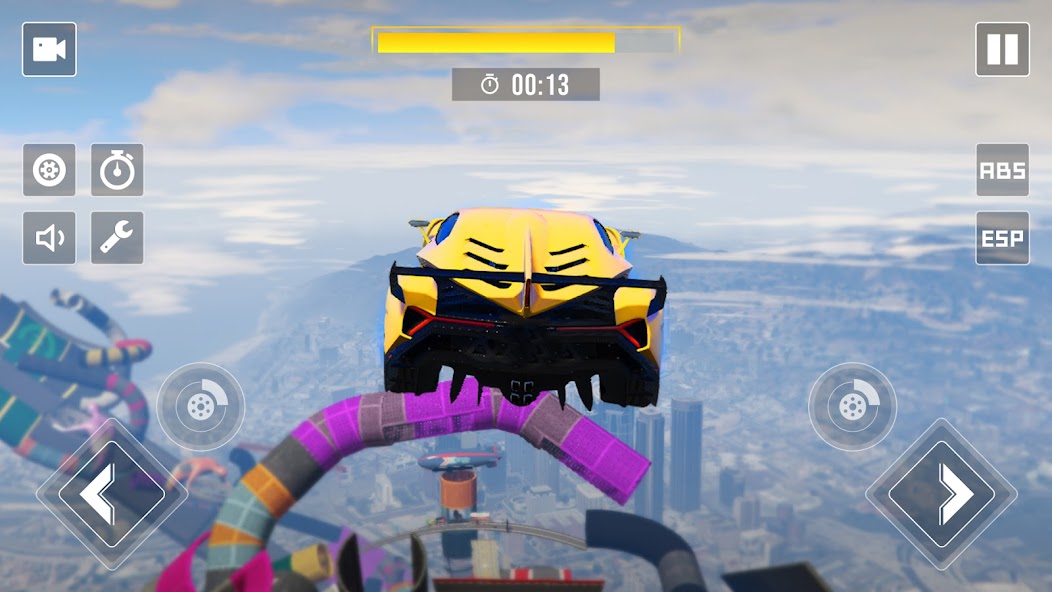Activate the stopwatch button
This screenshot has width=1052, height=592.
click(117, 170)
